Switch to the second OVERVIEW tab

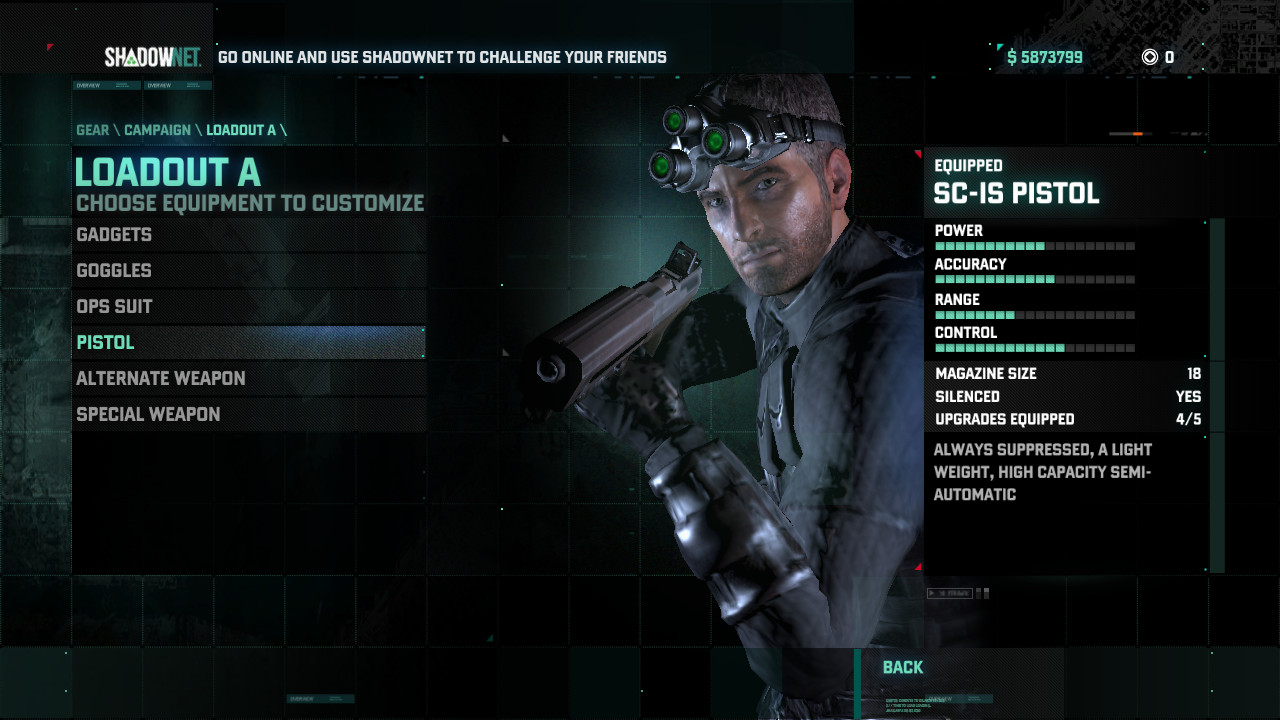click(x=178, y=85)
